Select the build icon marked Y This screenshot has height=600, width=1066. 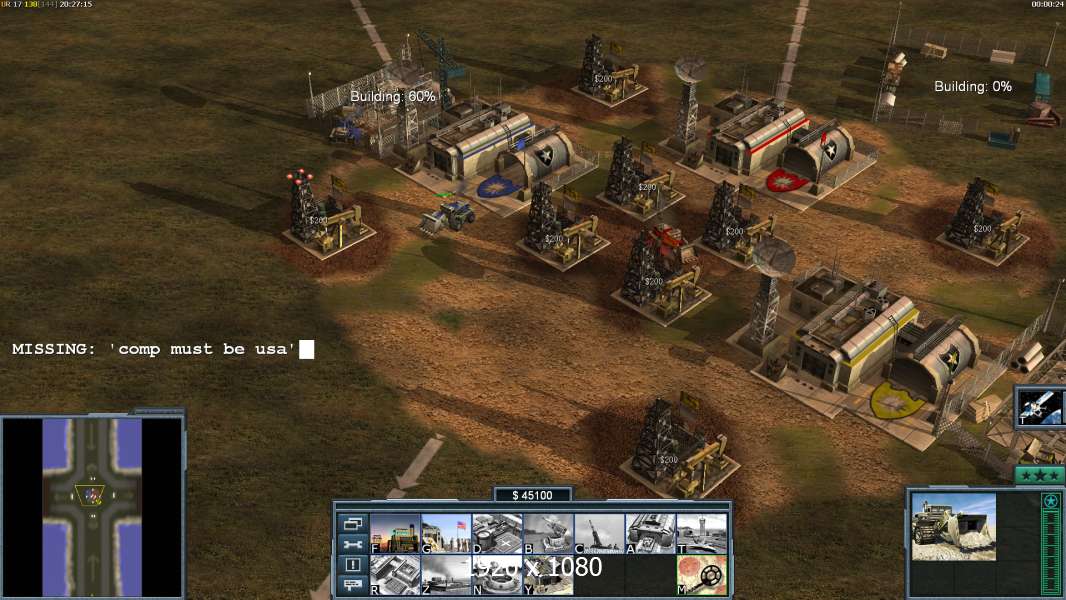coord(548,575)
